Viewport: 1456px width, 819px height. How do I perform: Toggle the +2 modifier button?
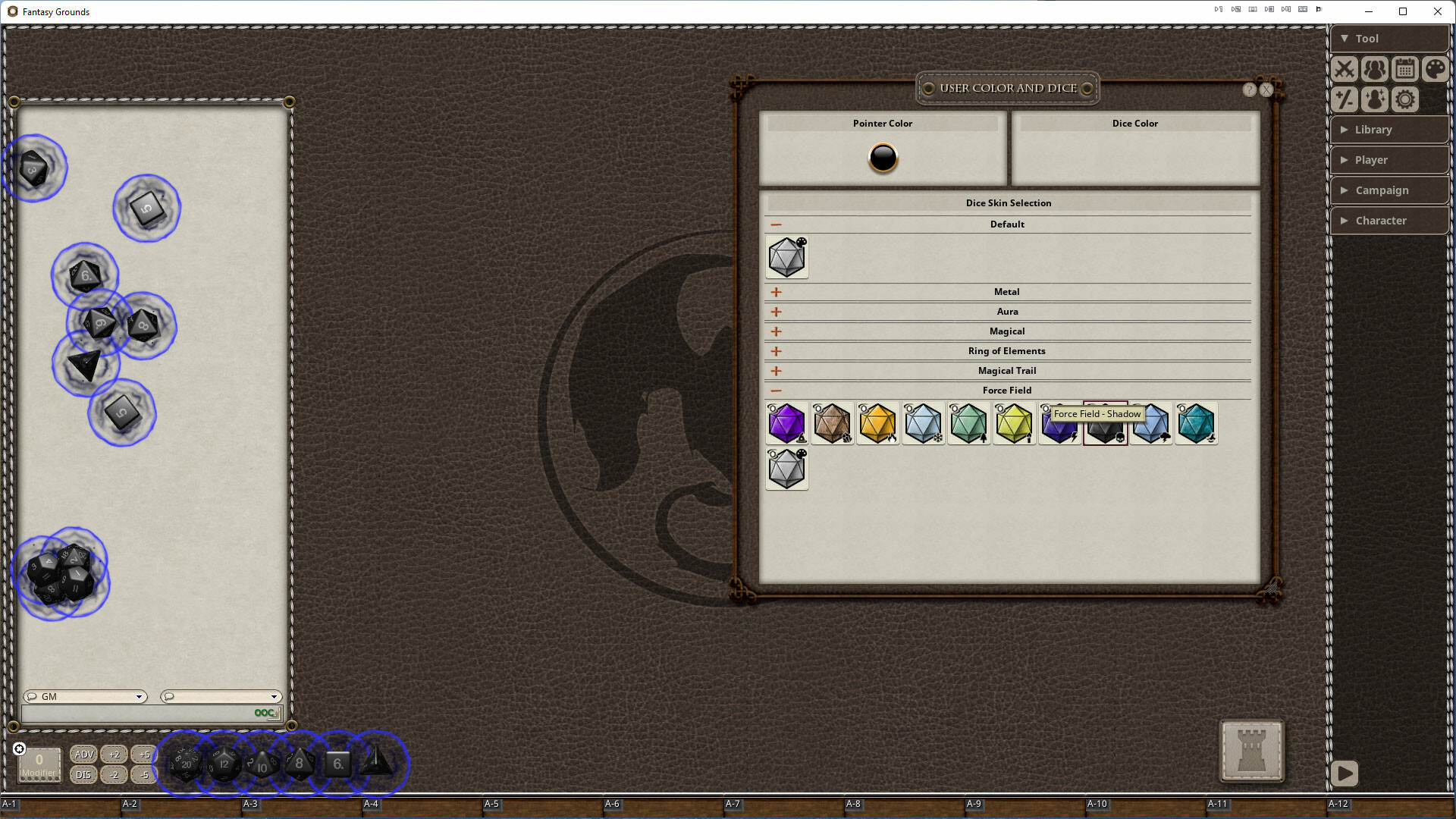point(115,755)
